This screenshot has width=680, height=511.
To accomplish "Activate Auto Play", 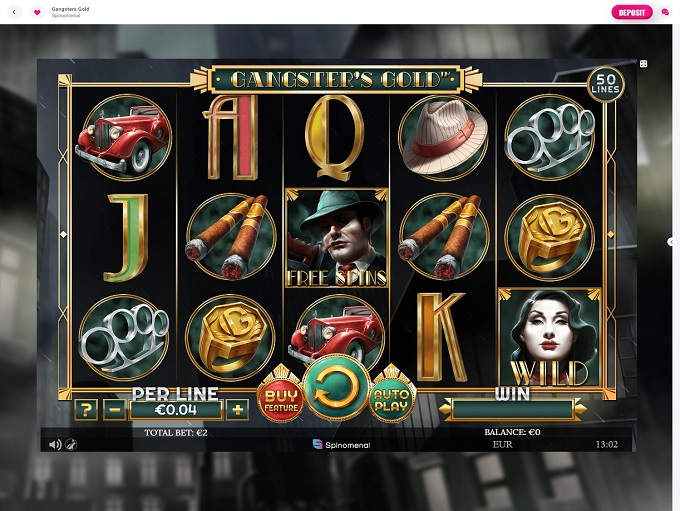I will tap(392, 398).
